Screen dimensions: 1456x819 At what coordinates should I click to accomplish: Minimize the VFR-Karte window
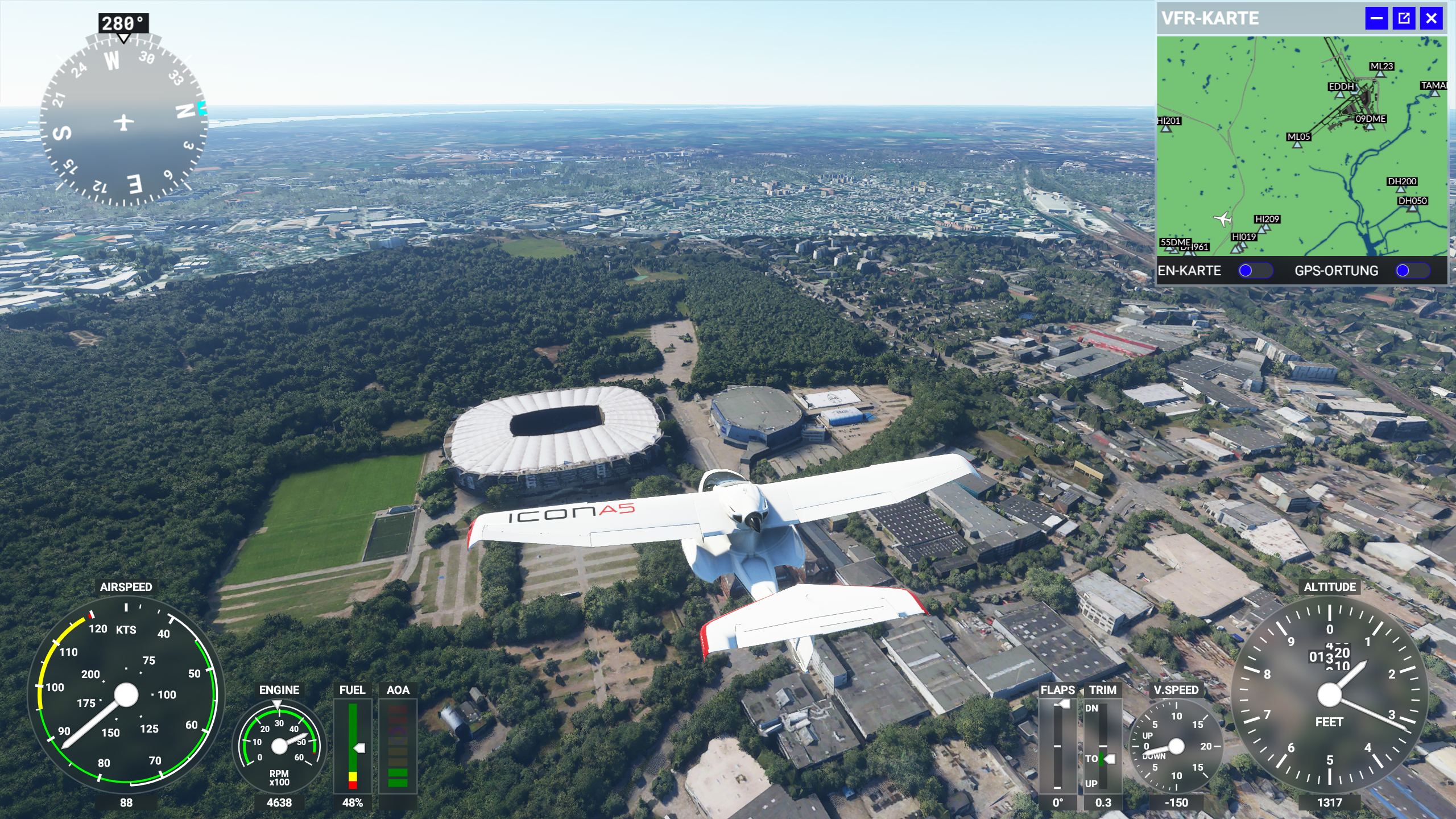pyautogui.click(x=1376, y=18)
